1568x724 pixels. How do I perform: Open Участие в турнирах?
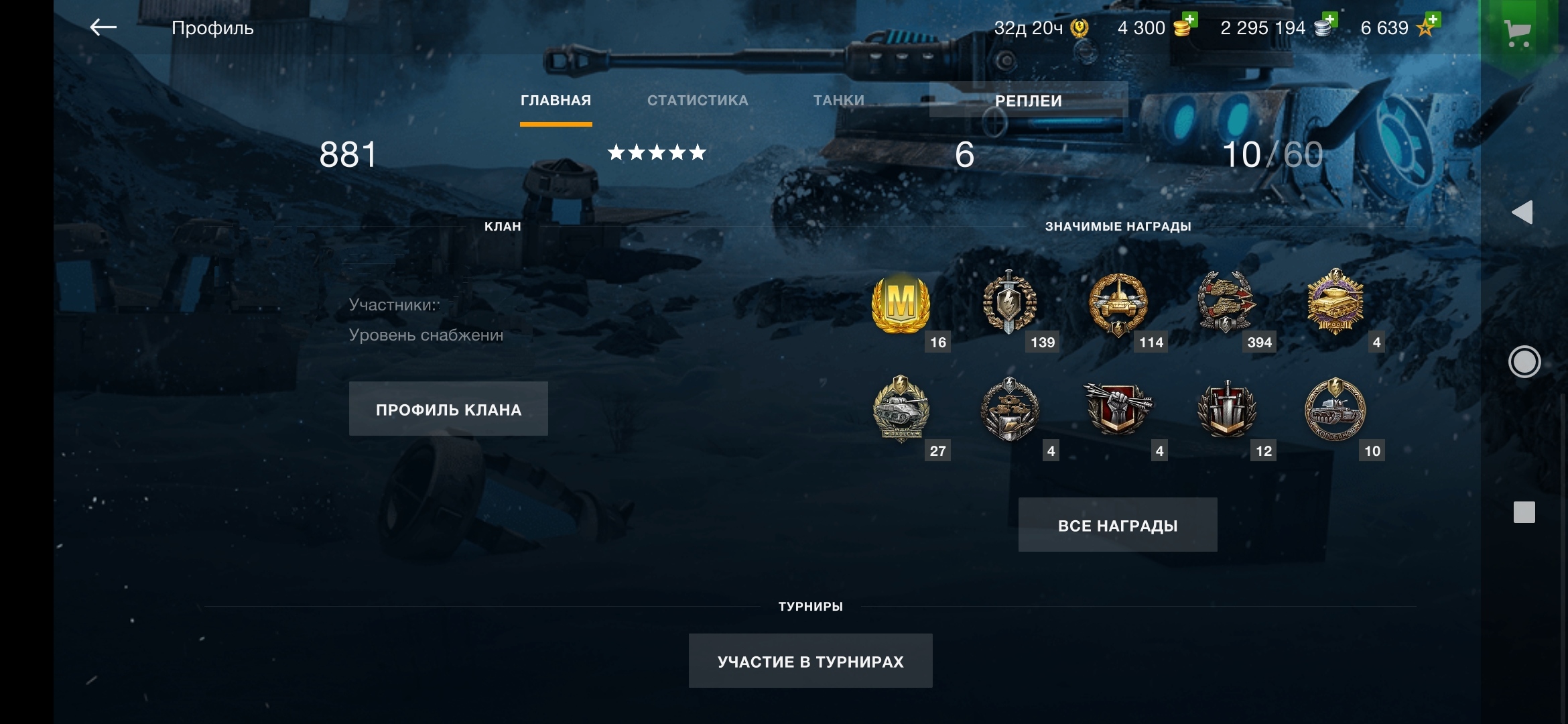810,661
